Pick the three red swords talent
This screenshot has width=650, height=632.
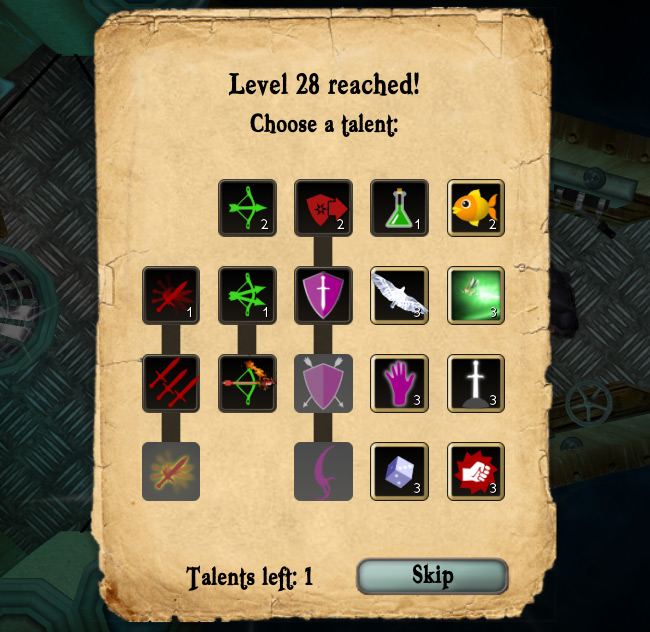171,383
